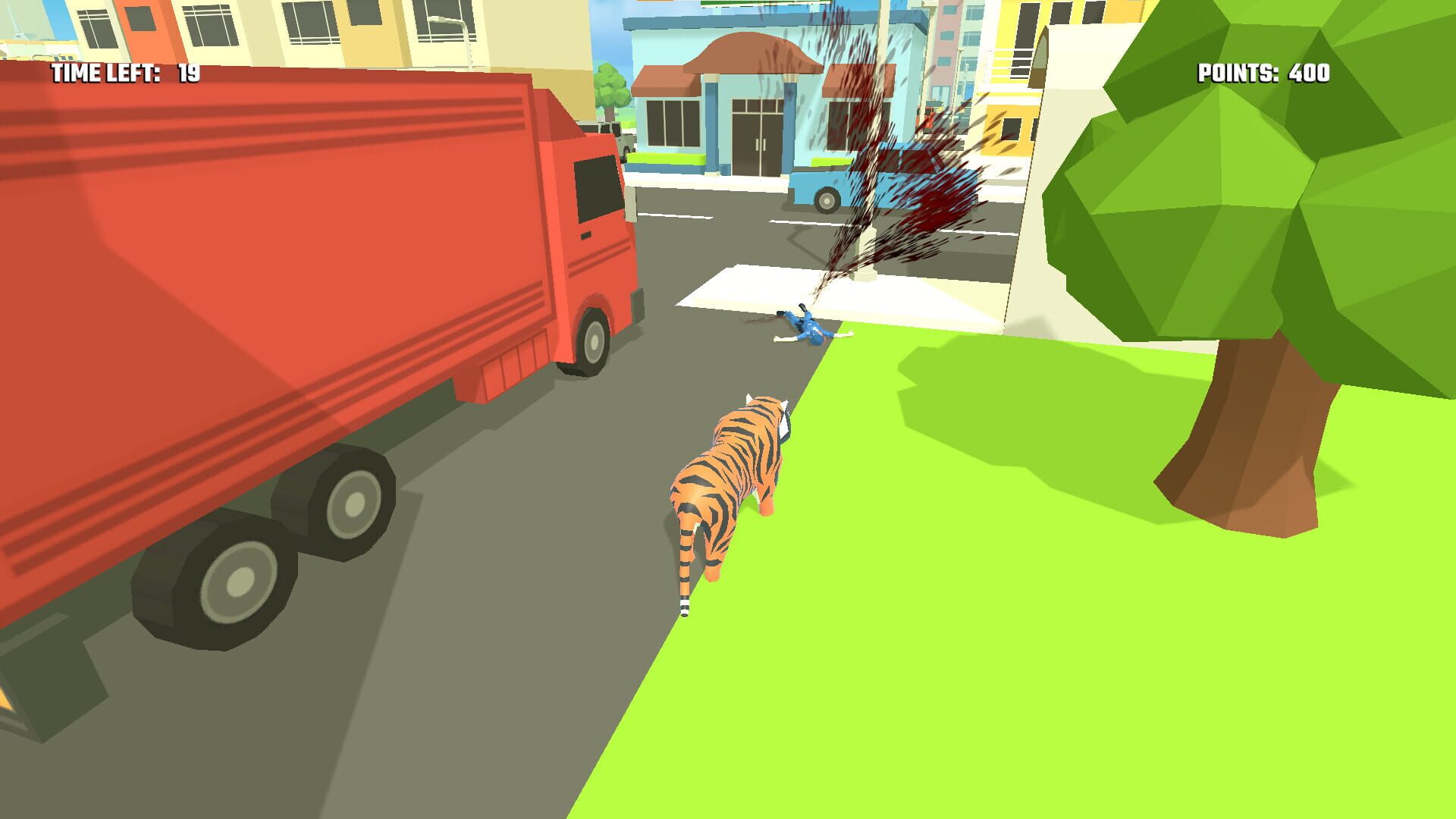Click the POINTS score display
The height and width of the screenshot is (819, 1456).
pos(1263,74)
